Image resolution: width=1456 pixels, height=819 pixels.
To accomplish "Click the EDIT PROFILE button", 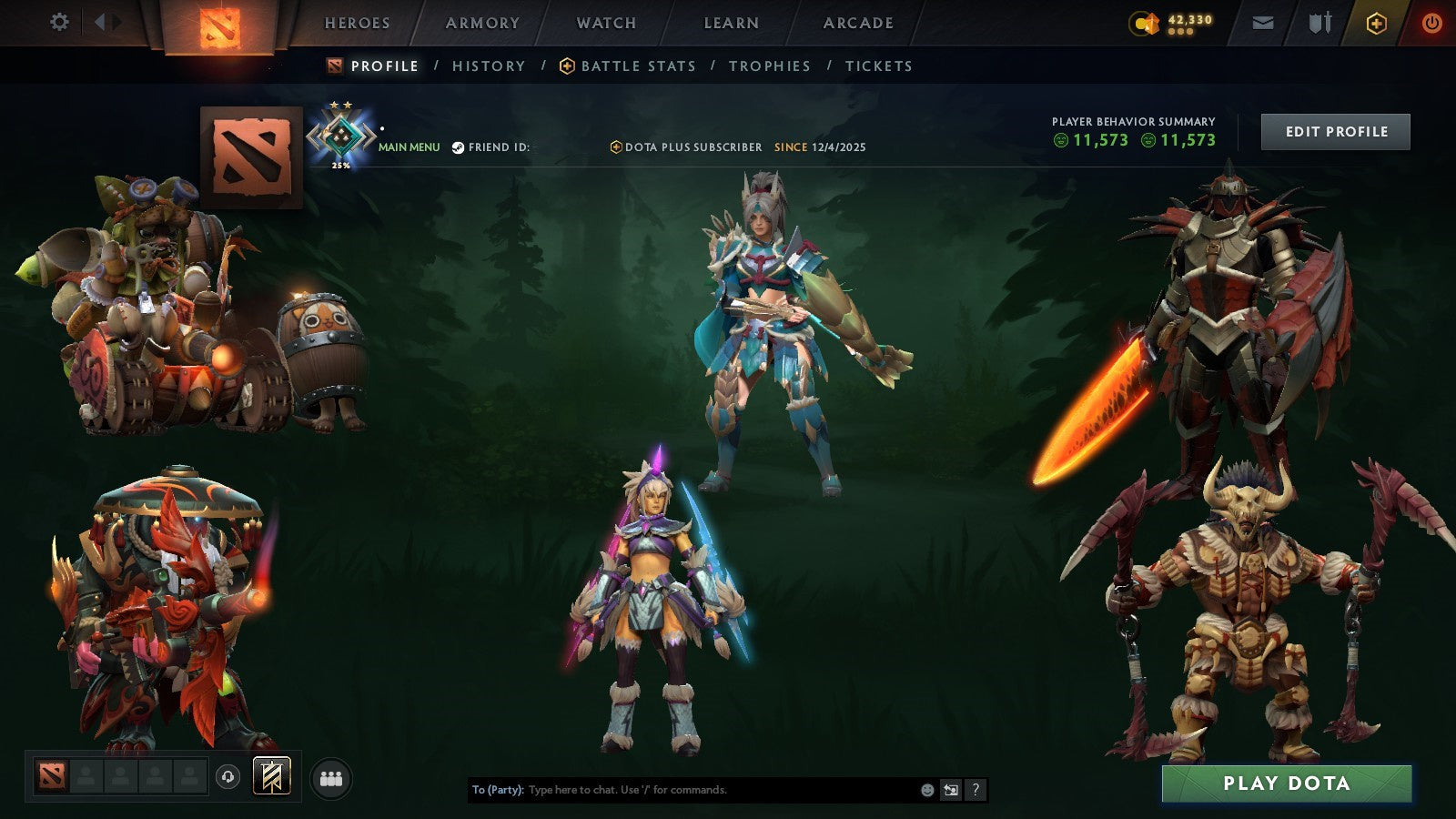I will (1335, 131).
